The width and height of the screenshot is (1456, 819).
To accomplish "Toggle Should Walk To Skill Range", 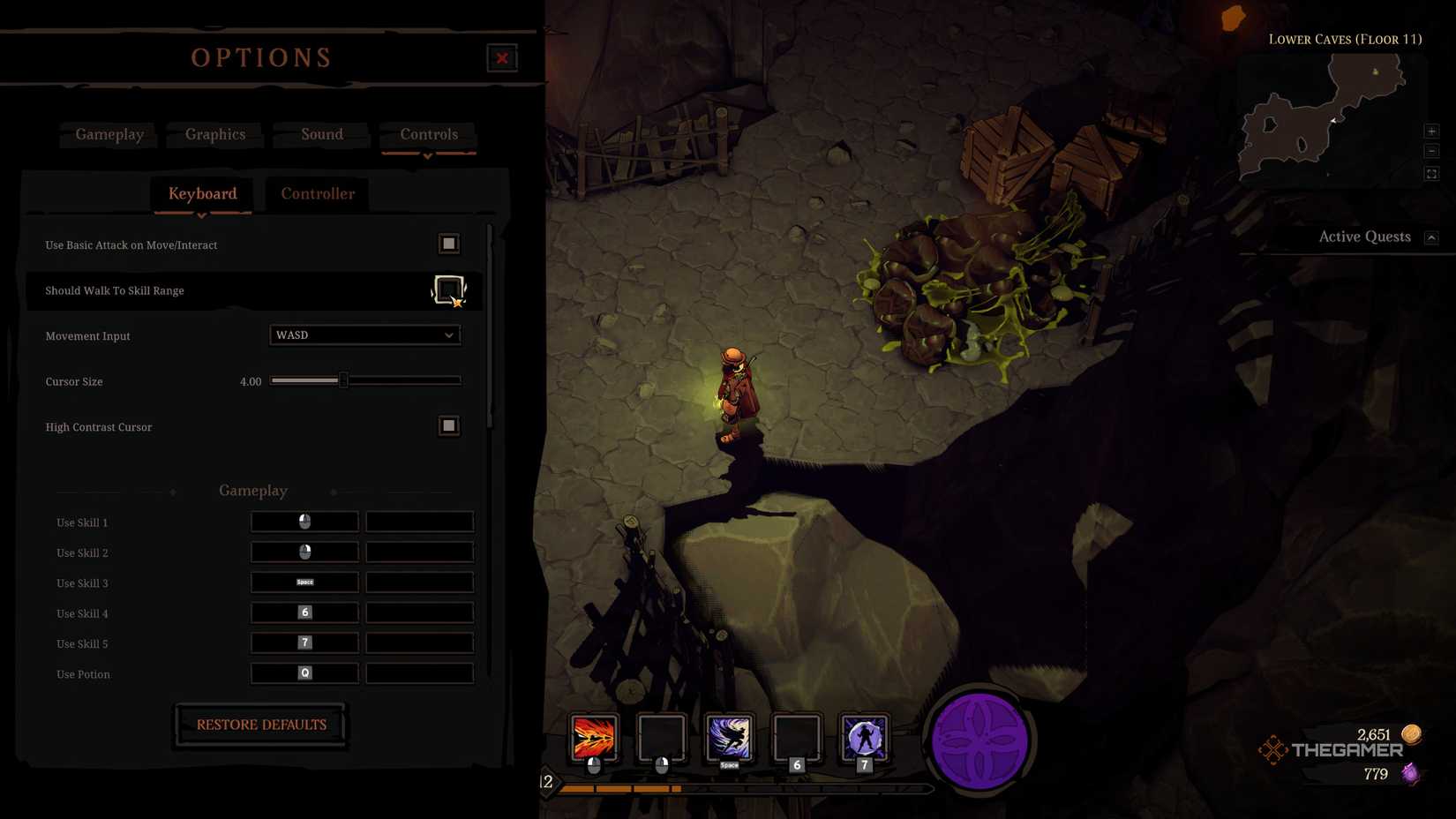I will click(x=449, y=289).
